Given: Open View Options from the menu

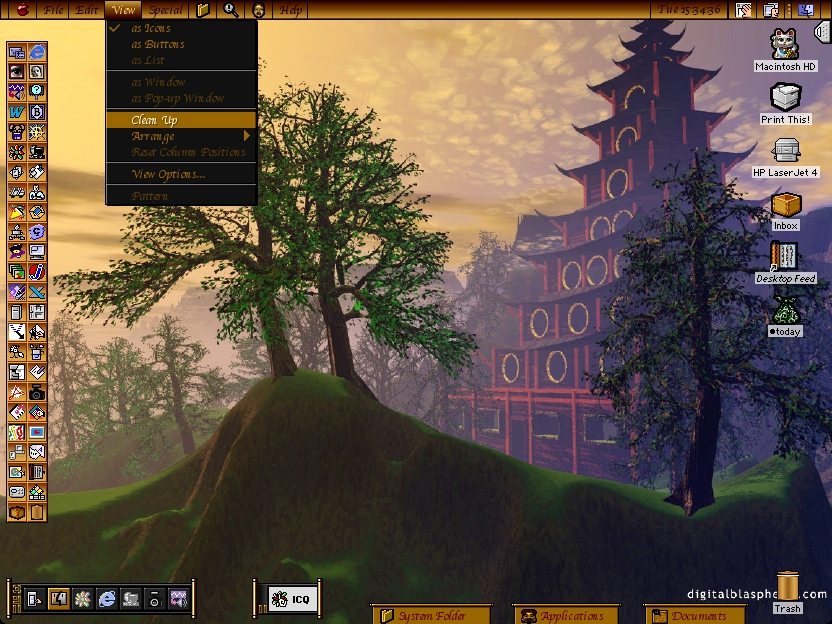Looking at the screenshot, I should click(168, 174).
